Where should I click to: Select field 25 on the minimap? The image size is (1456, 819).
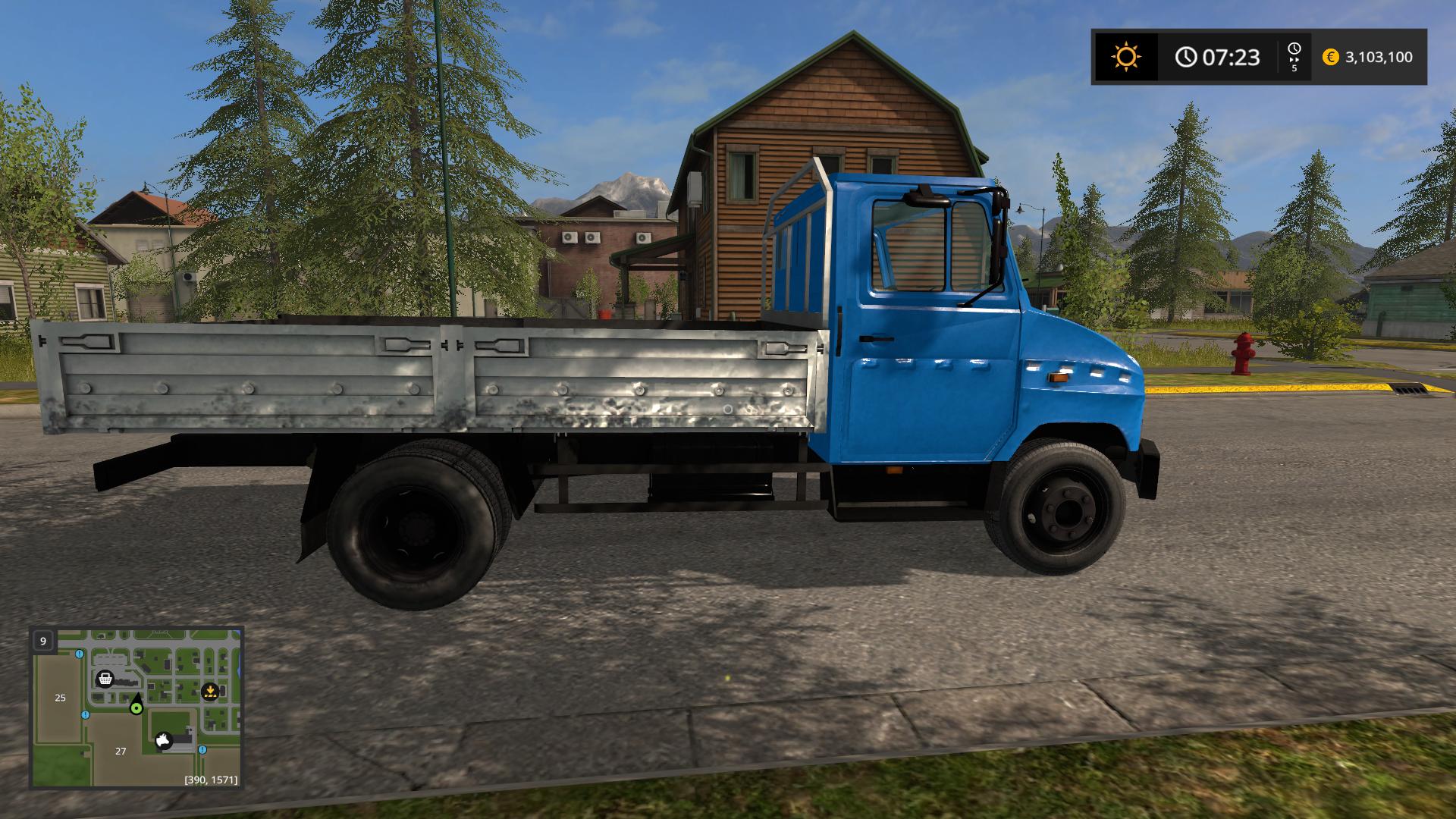coord(61,698)
